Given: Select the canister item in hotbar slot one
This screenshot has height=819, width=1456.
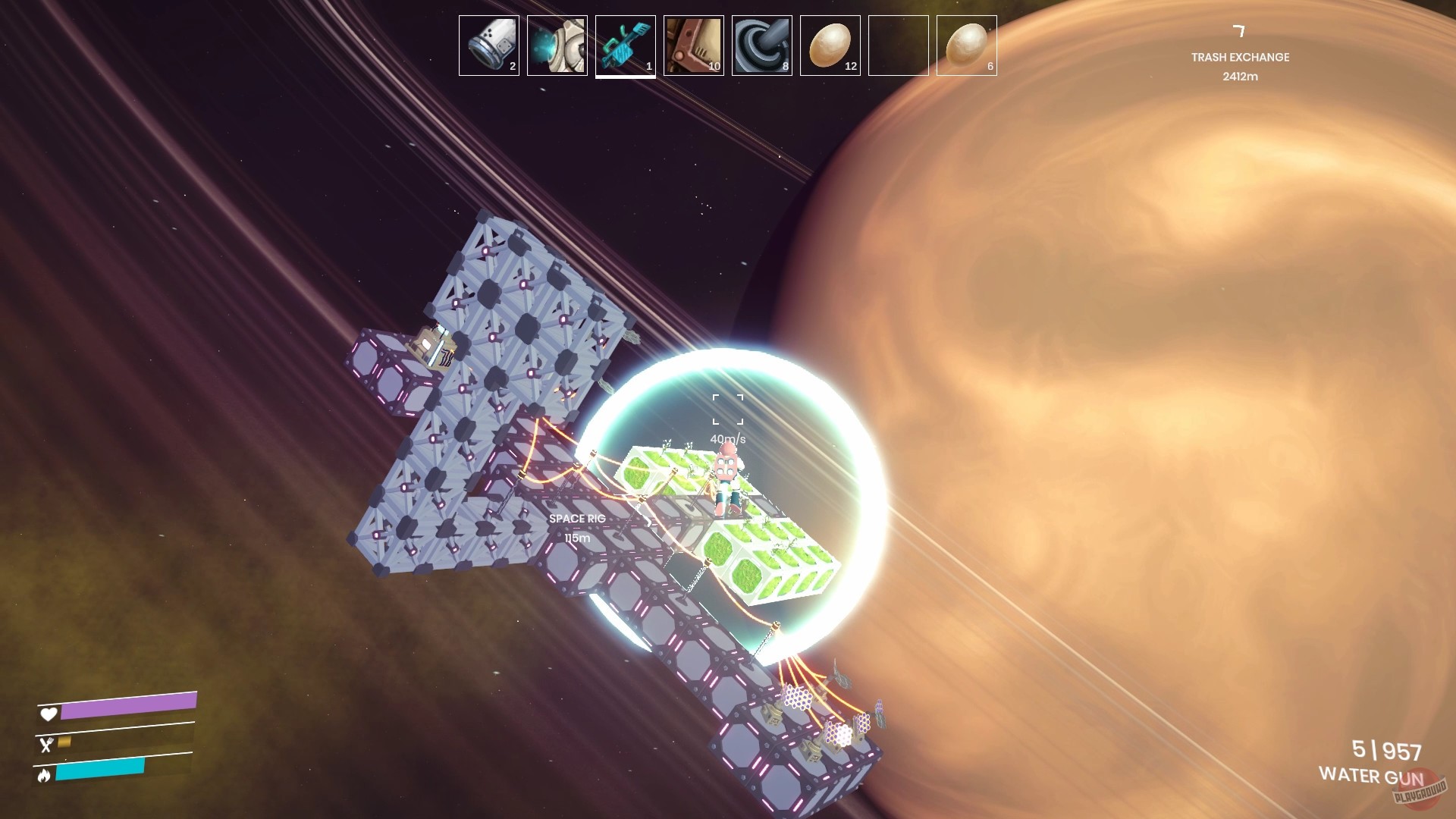Looking at the screenshot, I should 488,44.
